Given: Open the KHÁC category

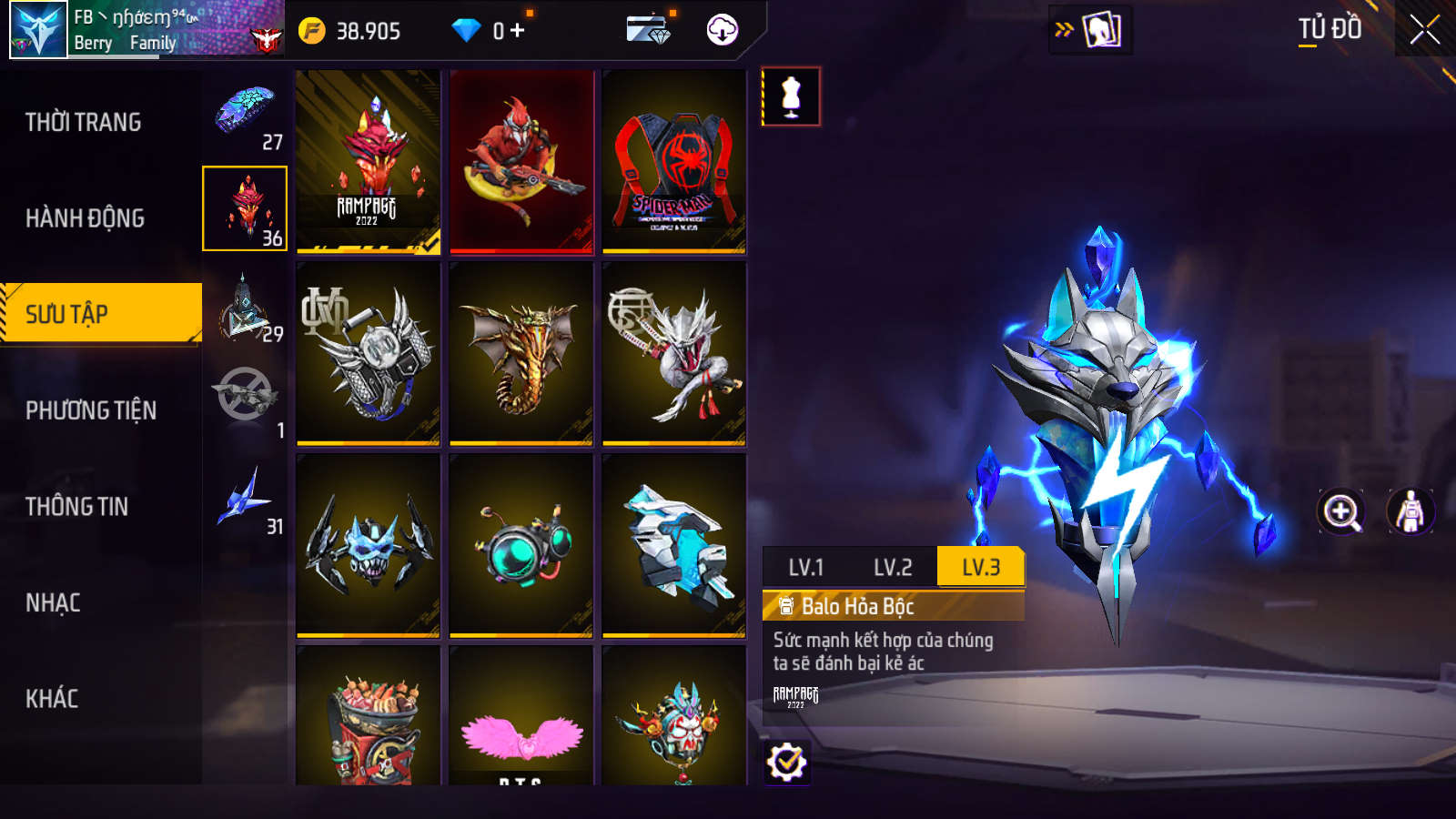Looking at the screenshot, I should [52, 699].
